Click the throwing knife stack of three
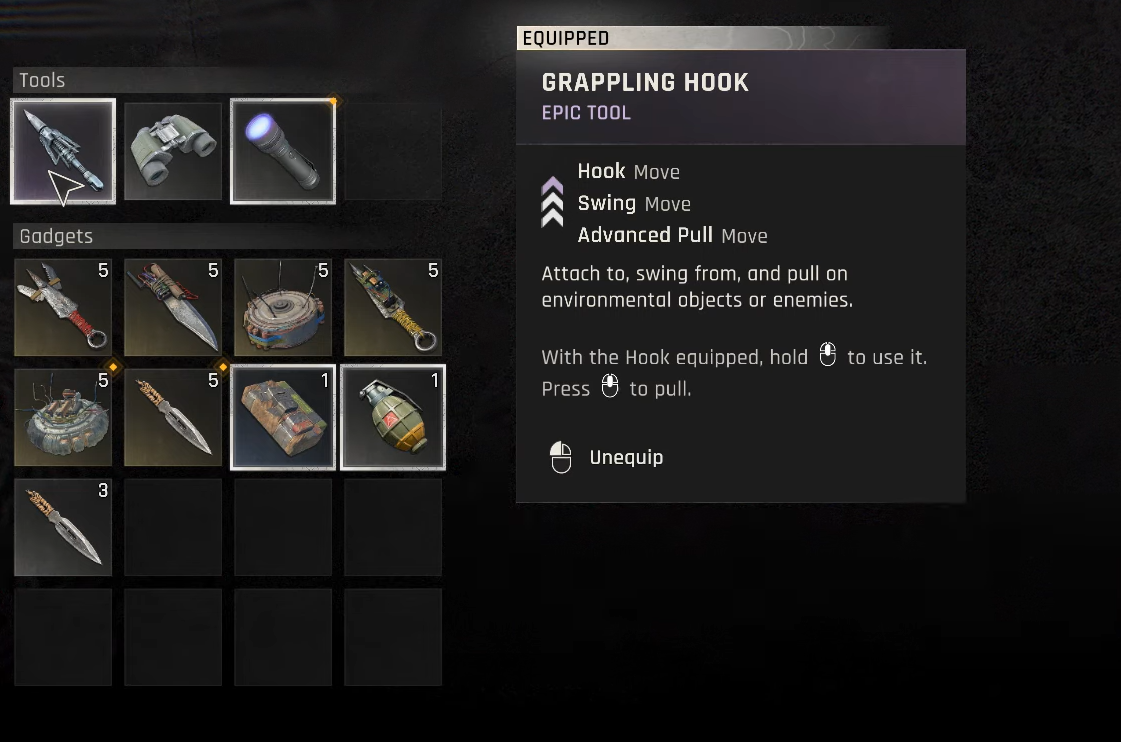Image resolution: width=1121 pixels, height=742 pixels. pyautogui.click(x=63, y=527)
